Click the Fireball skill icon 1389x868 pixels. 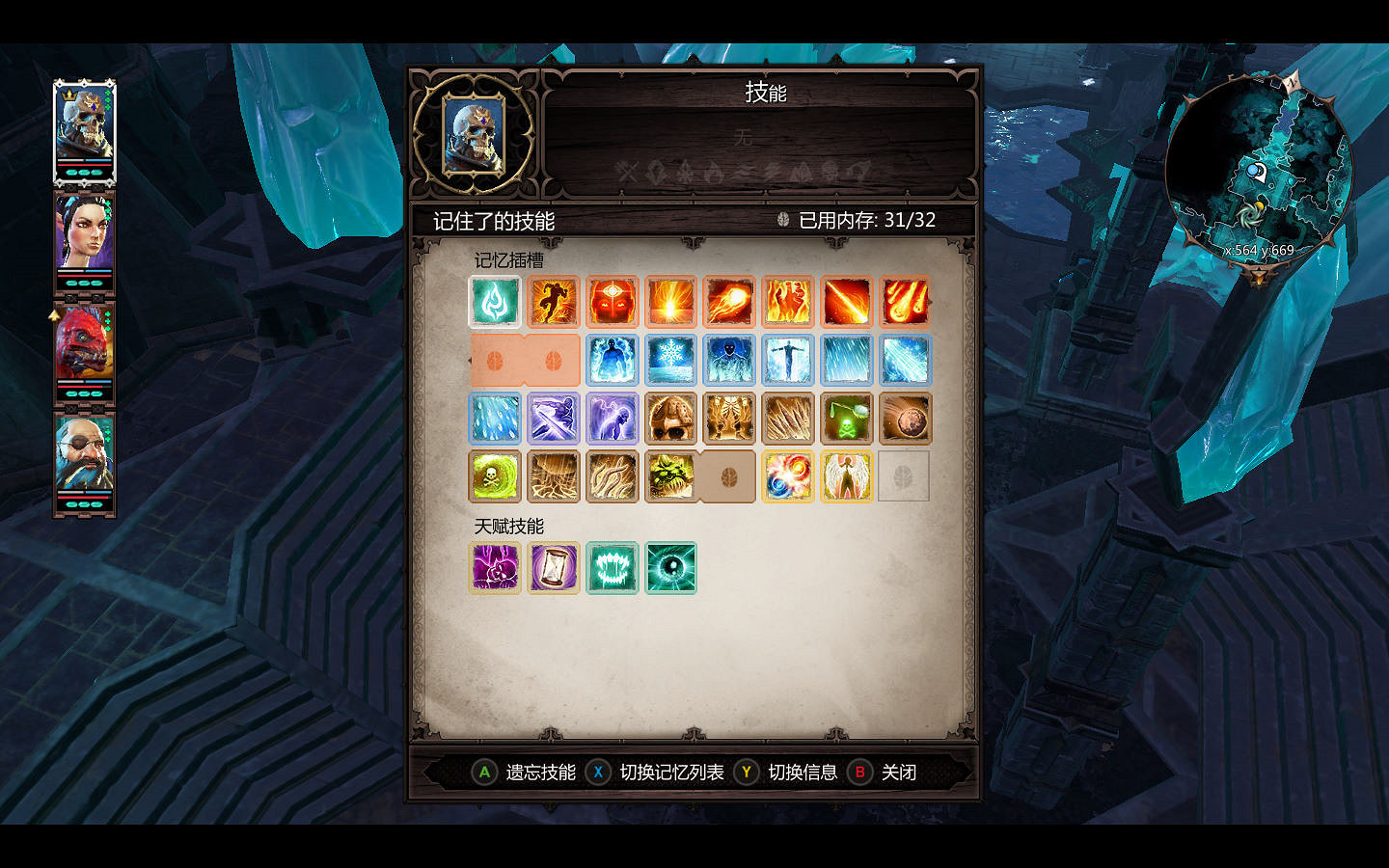730,300
